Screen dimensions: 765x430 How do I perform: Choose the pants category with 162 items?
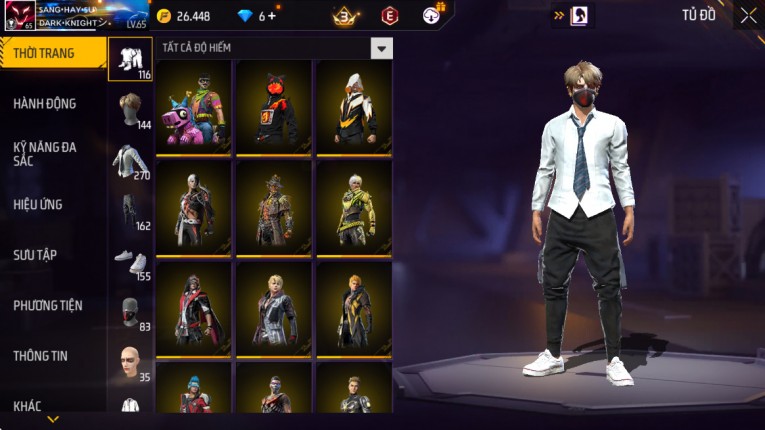coord(130,211)
